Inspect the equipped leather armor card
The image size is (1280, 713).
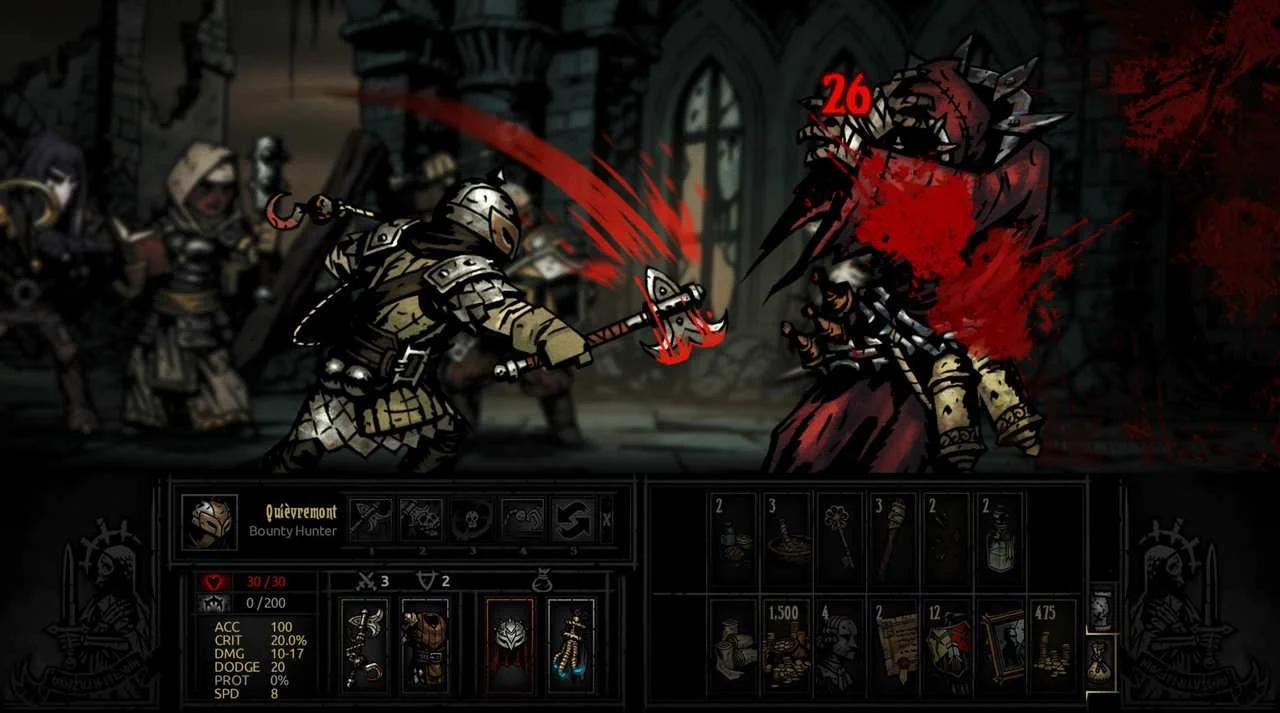[x=425, y=647]
